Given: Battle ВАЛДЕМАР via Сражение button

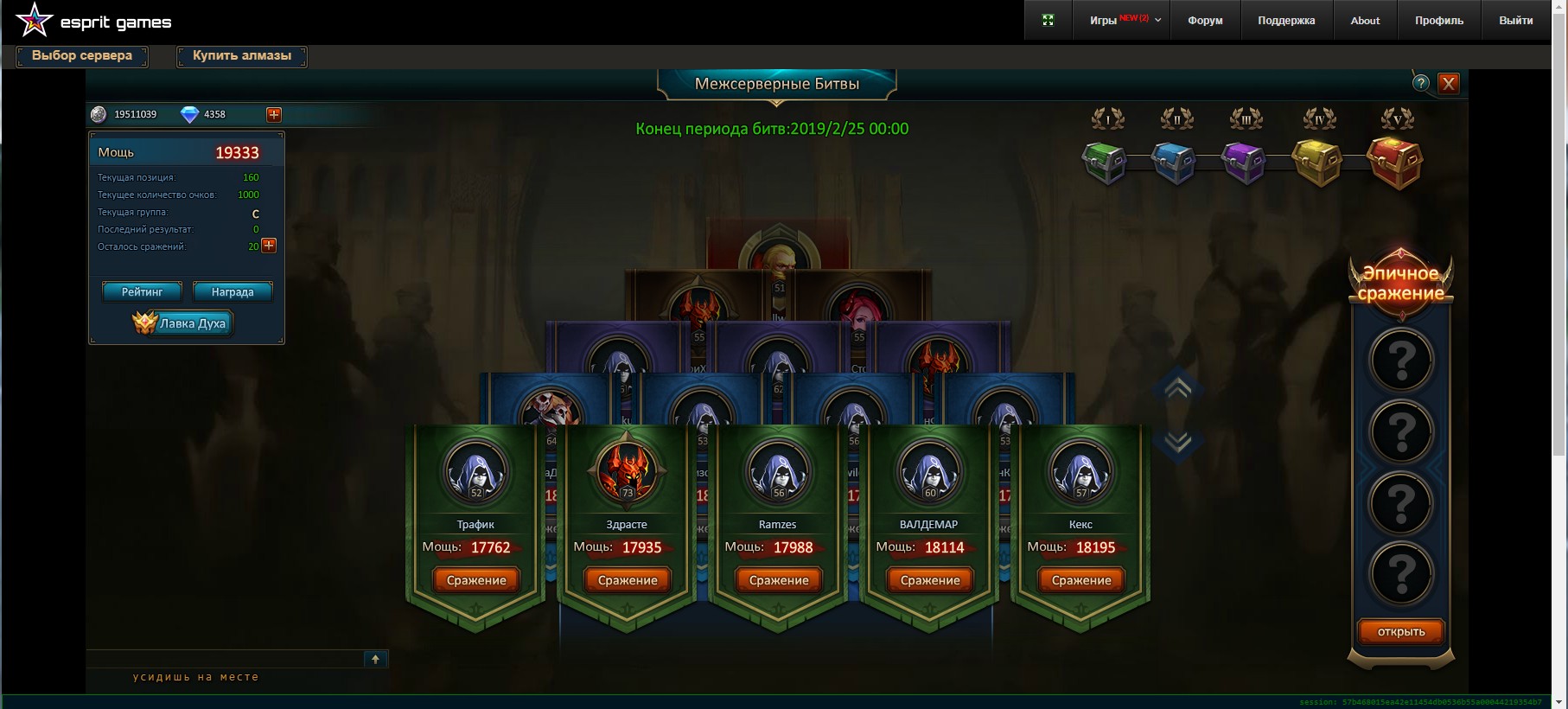Looking at the screenshot, I should pos(930,580).
